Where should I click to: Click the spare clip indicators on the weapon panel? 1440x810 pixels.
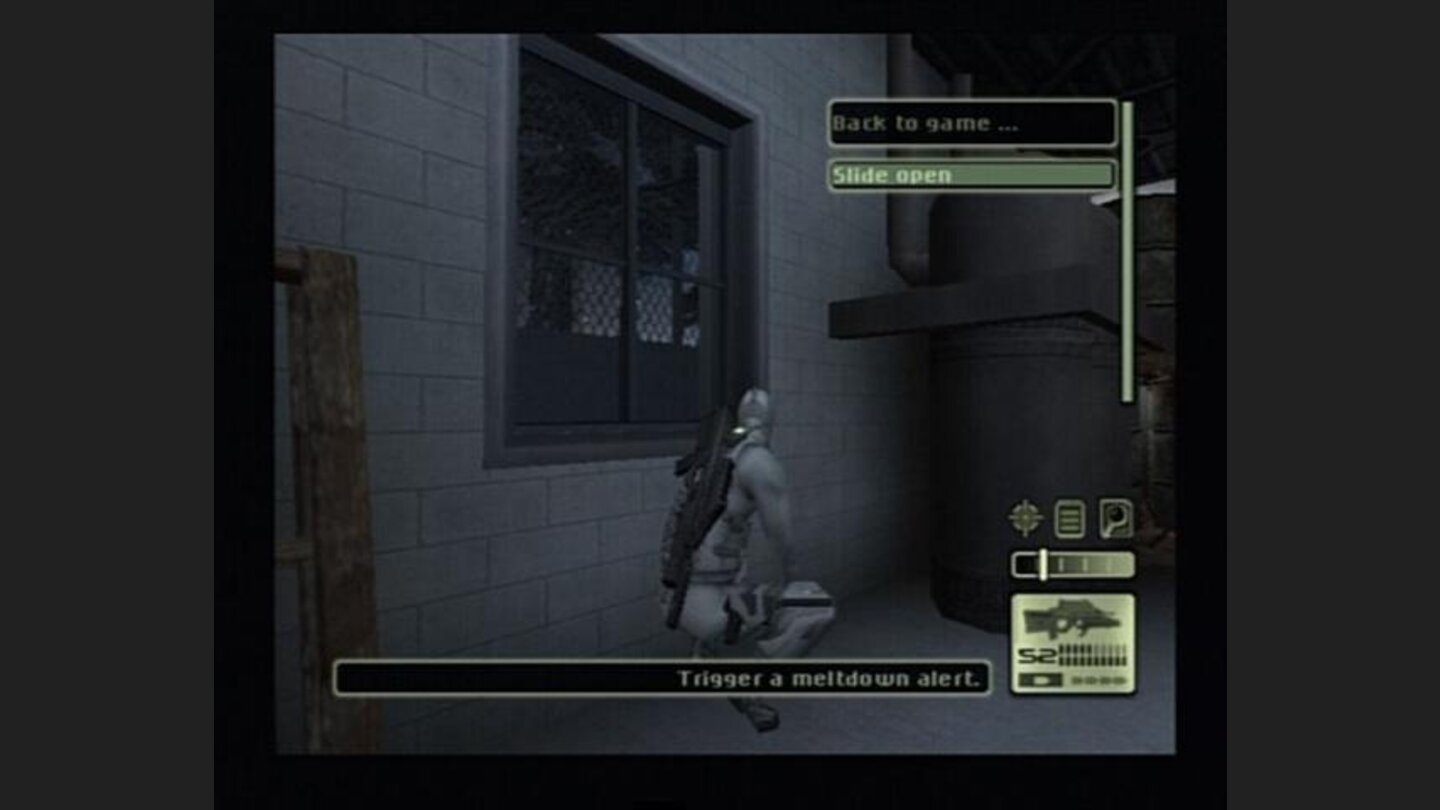coord(1098,678)
